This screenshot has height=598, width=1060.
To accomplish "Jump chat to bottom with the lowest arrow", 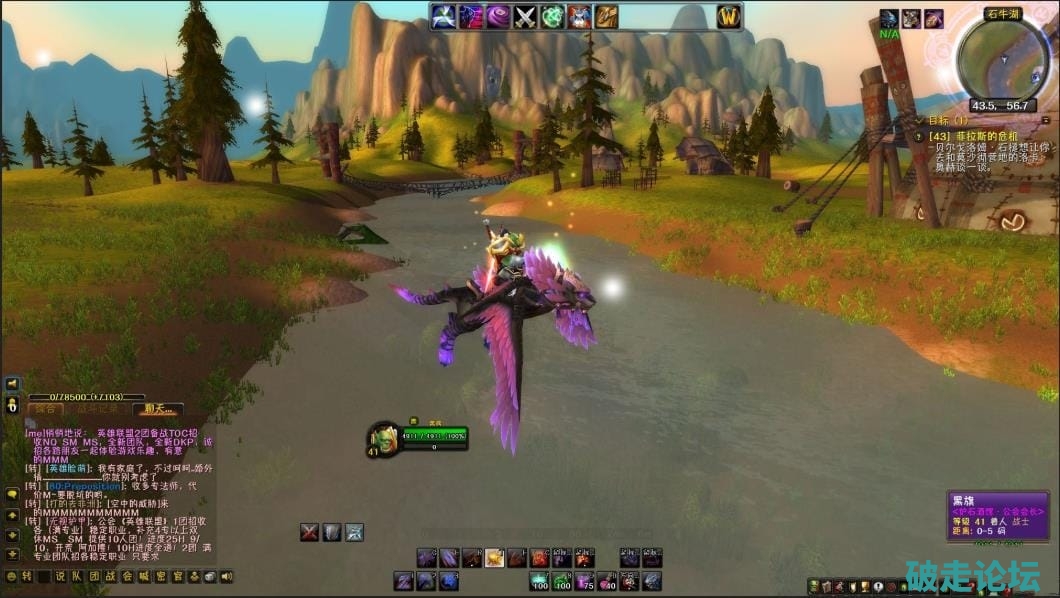I will pyautogui.click(x=13, y=552).
